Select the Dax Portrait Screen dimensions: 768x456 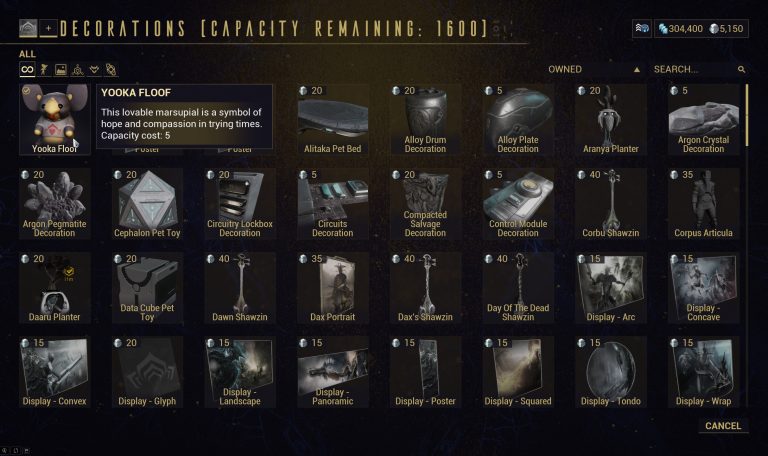pos(332,286)
